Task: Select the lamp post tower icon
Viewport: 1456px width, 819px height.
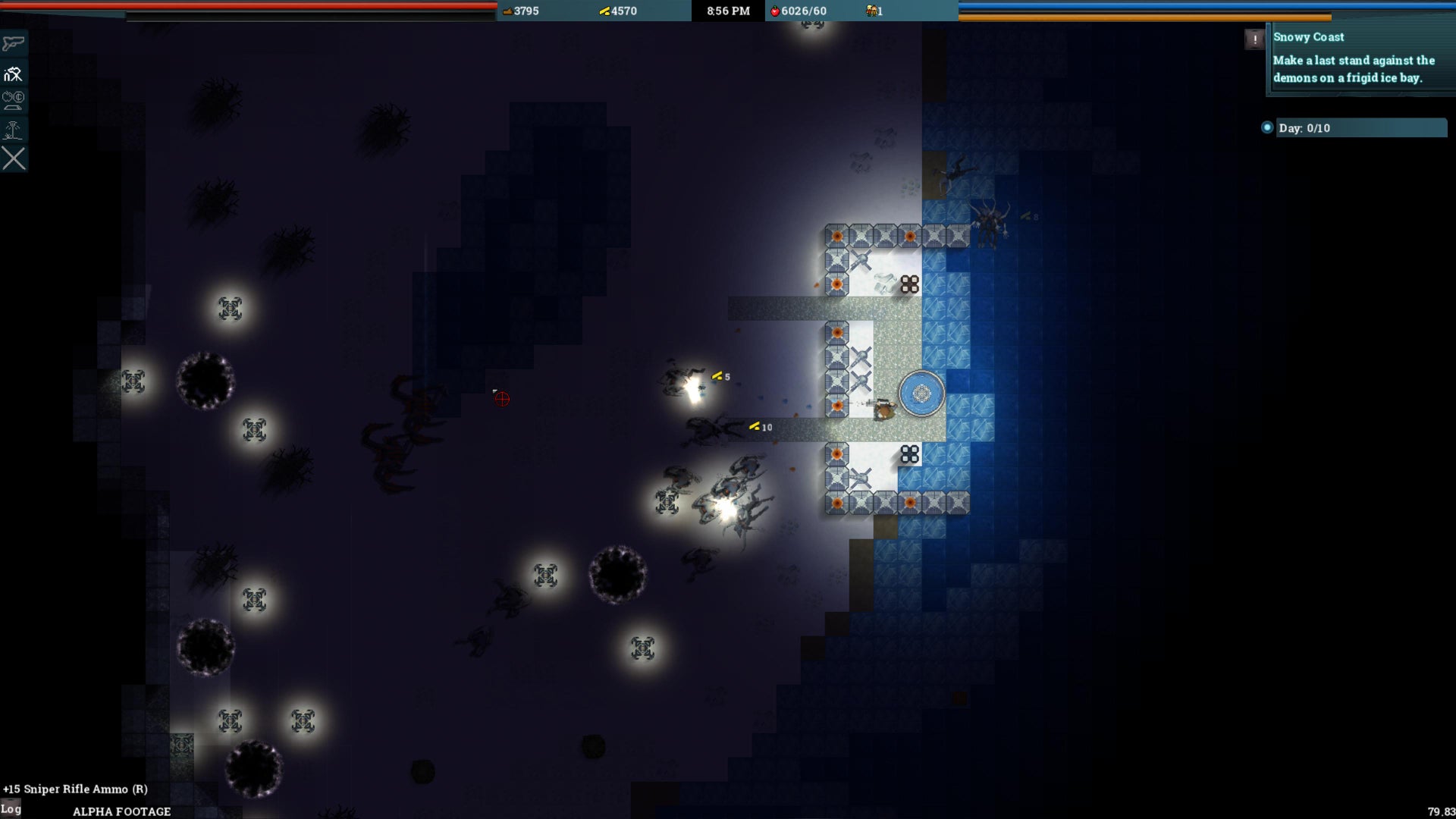Action: point(14,130)
